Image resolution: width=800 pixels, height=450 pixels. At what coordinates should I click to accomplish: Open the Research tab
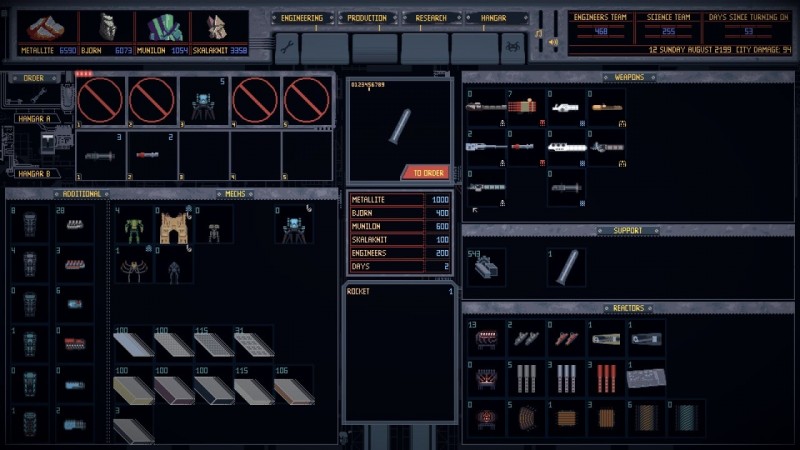click(431, 18)
